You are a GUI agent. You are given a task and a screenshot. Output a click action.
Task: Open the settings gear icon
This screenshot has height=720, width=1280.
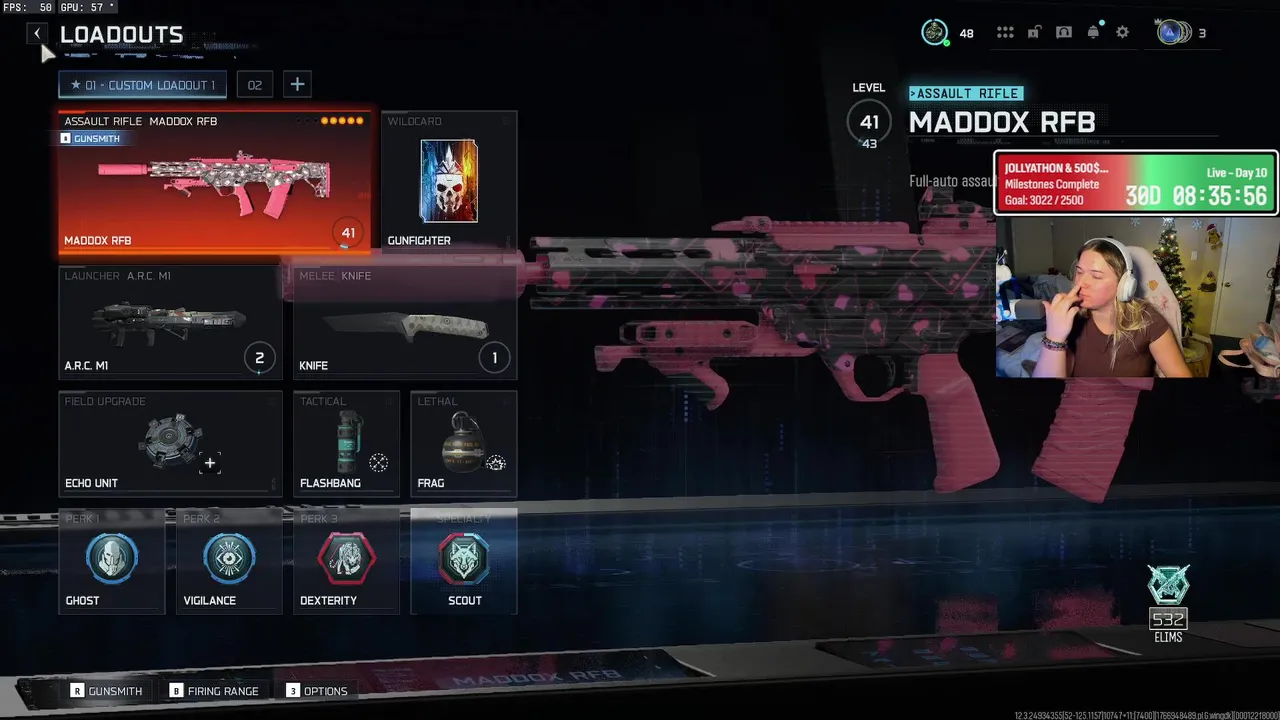coord(1122,33)
